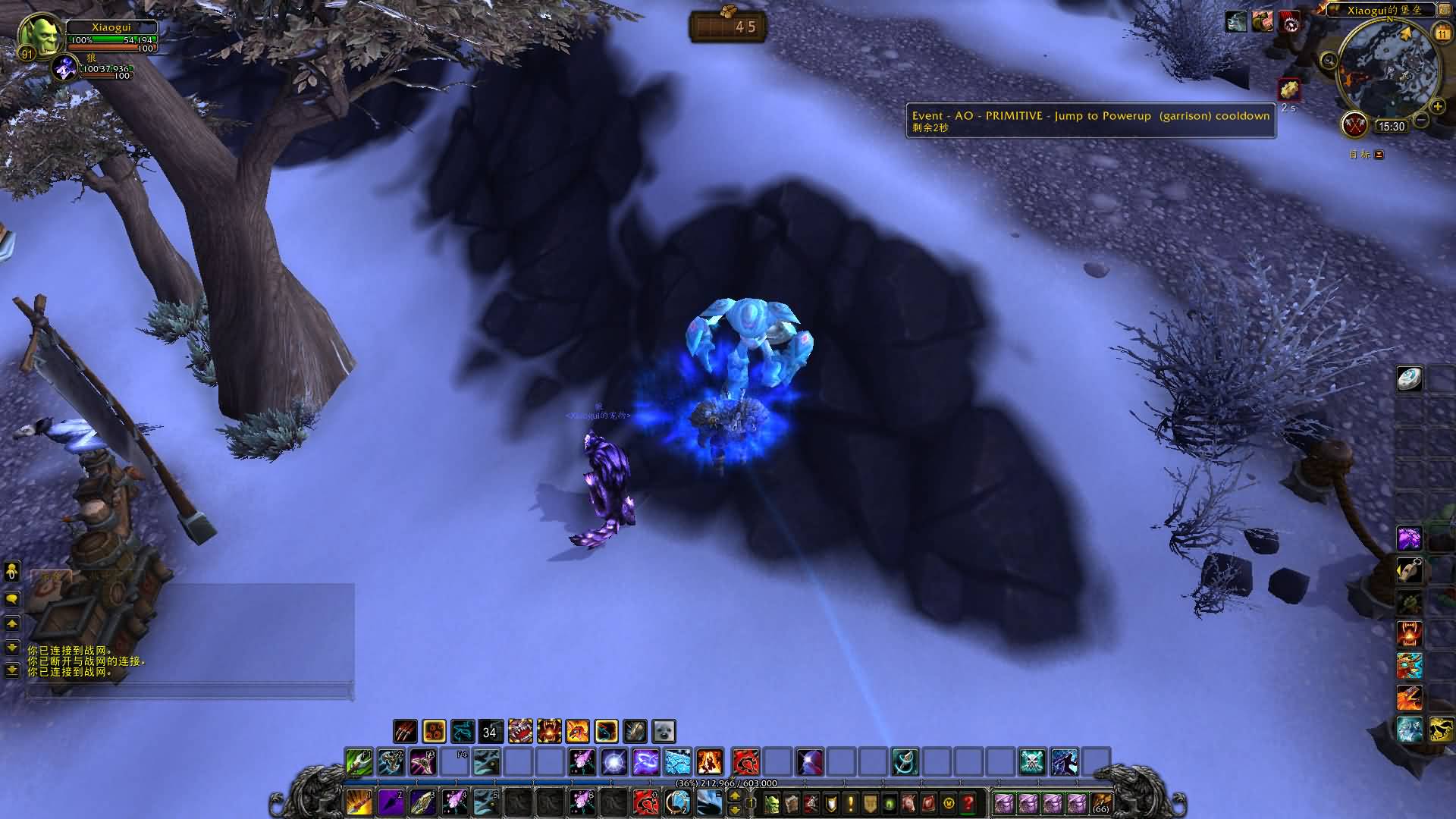This screenshot has height=819, width=1456.
Task: Click the white disc item on side bar
Action: click(x=1410, y=379)
